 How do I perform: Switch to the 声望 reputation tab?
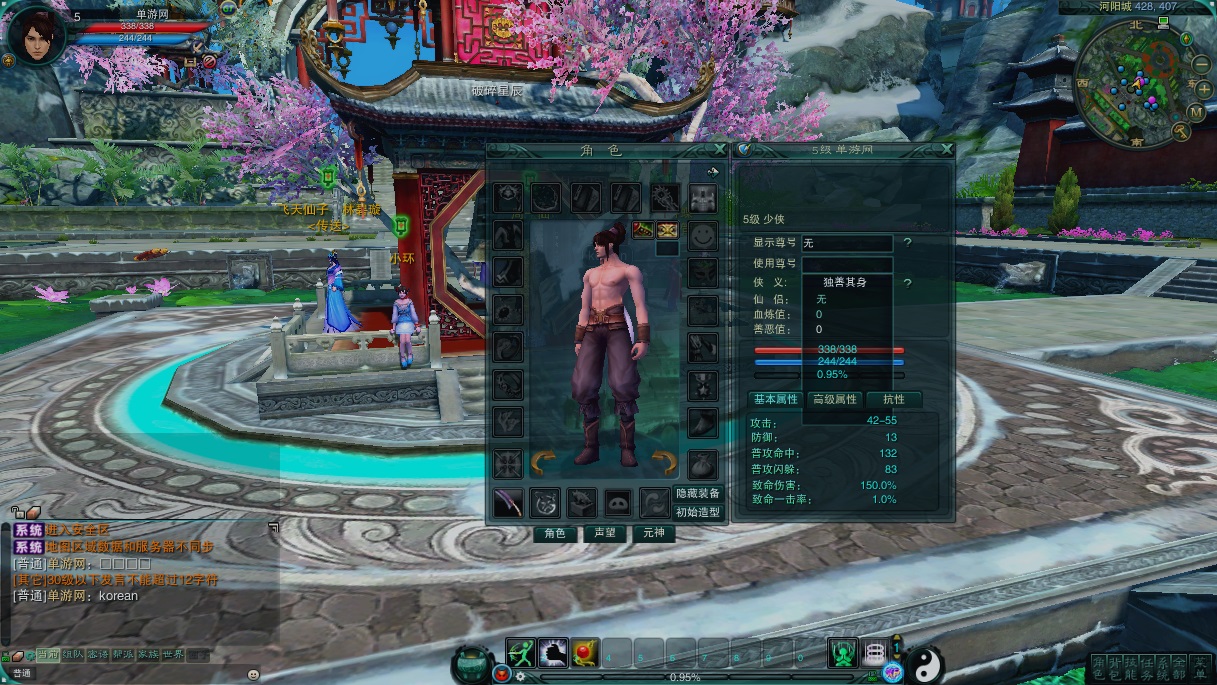point(605,533)
